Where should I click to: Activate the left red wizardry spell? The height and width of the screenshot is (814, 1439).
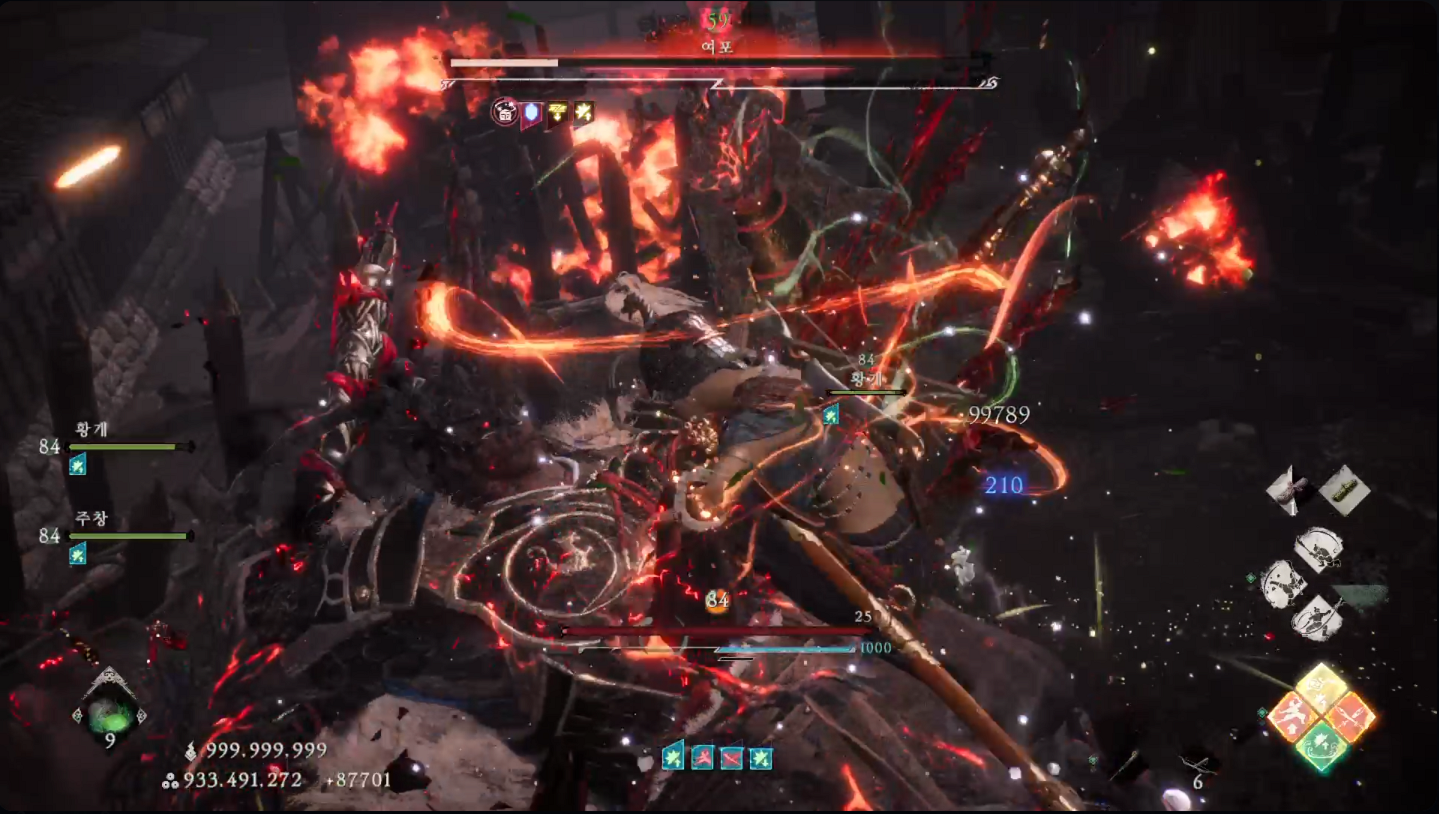click(x=1291, y=717)
